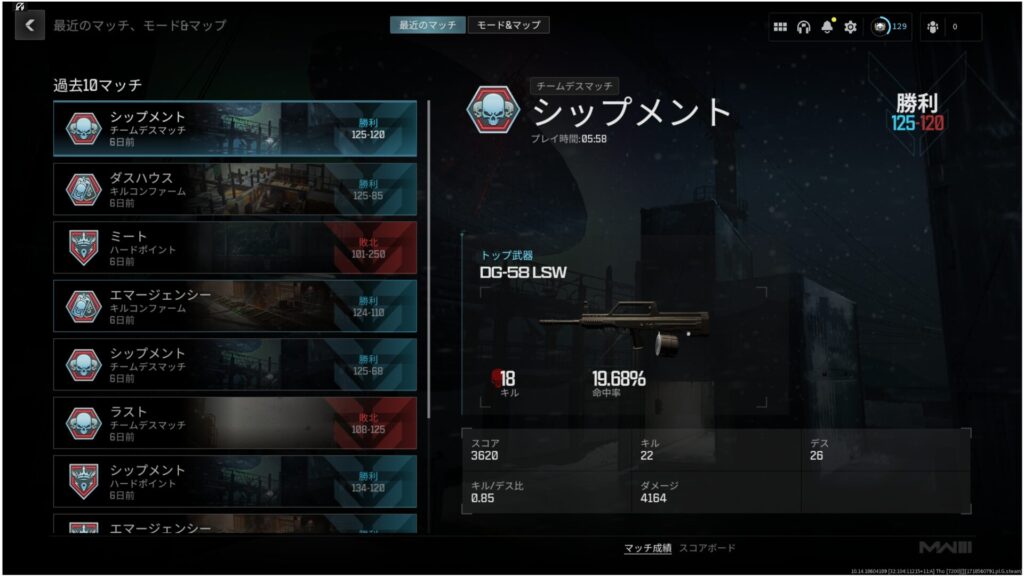Choose the ミート ハードポイント defeat match

[235, 248]
